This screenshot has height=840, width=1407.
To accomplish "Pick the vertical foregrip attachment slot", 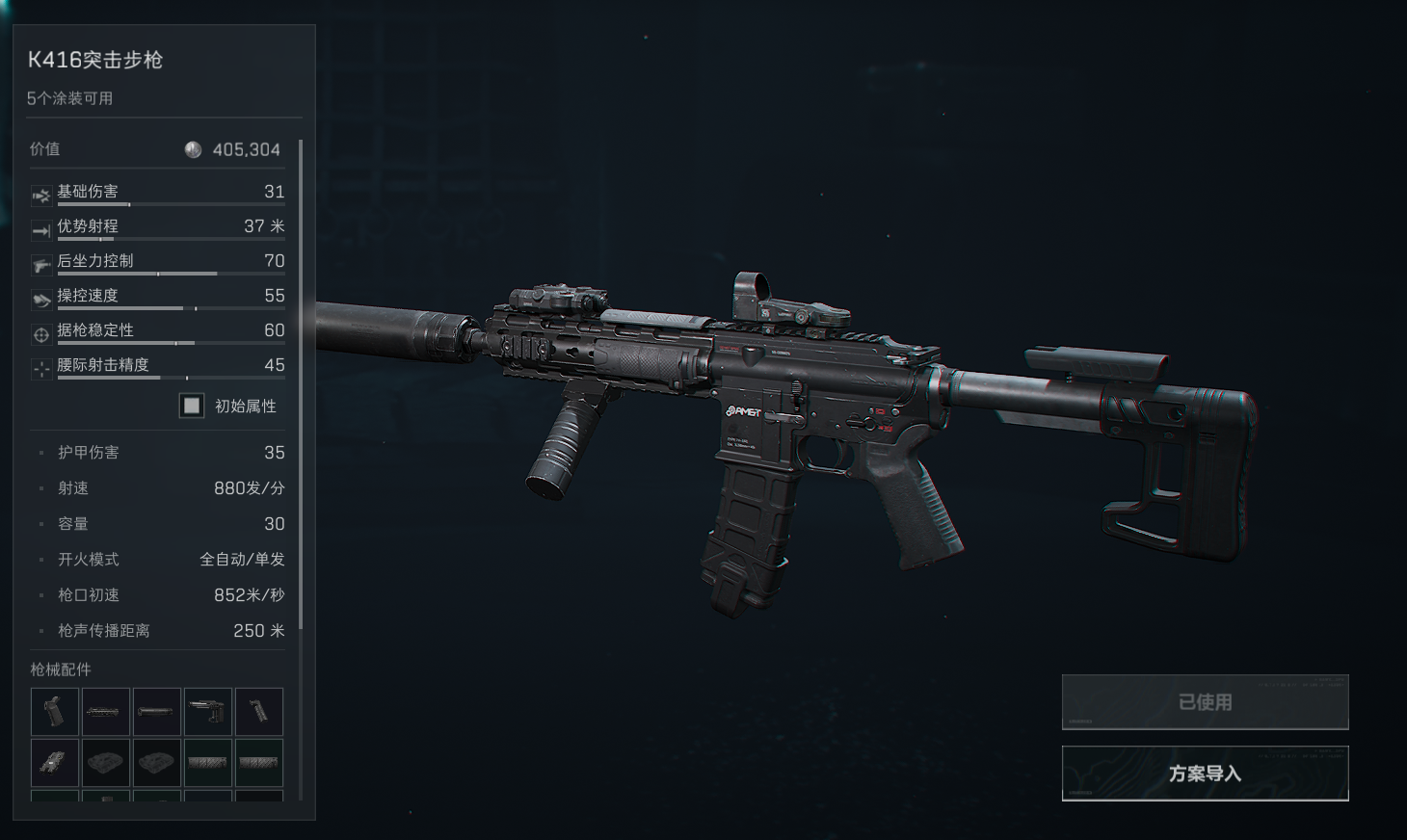I will pyautogui.click(x=259, y=712).
